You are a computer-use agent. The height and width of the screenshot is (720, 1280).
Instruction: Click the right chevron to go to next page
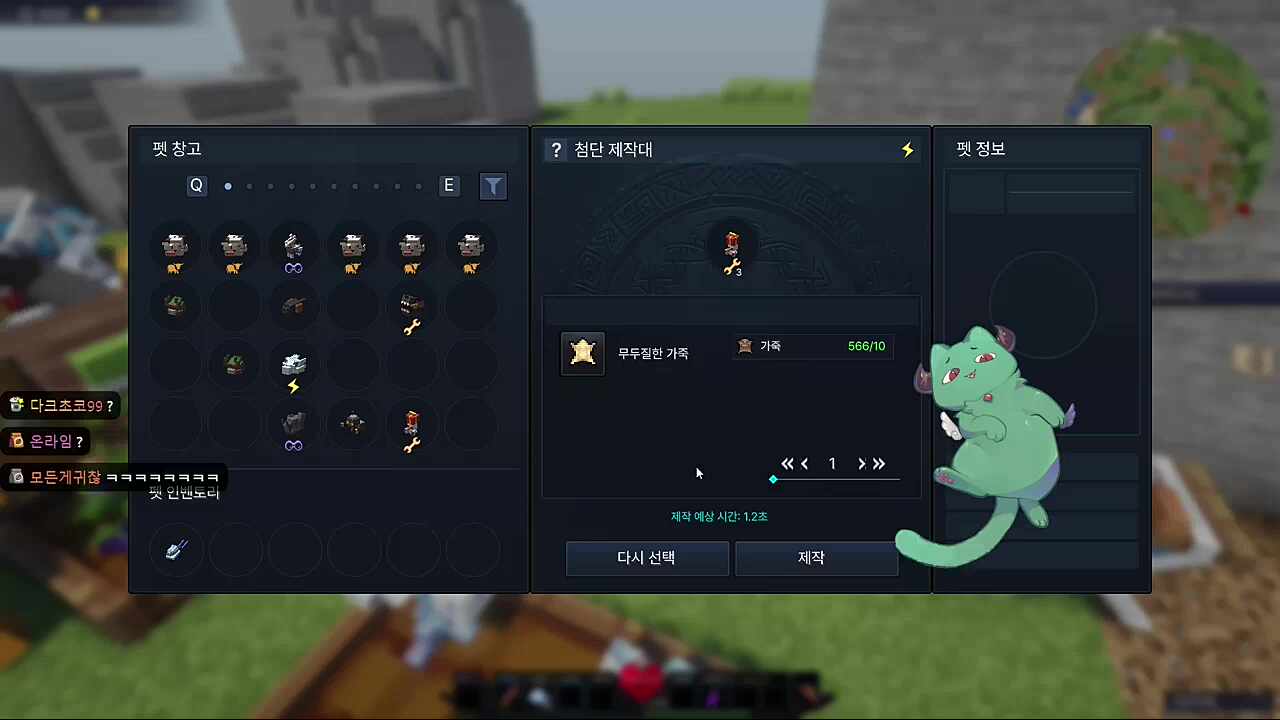pos(861,463)
